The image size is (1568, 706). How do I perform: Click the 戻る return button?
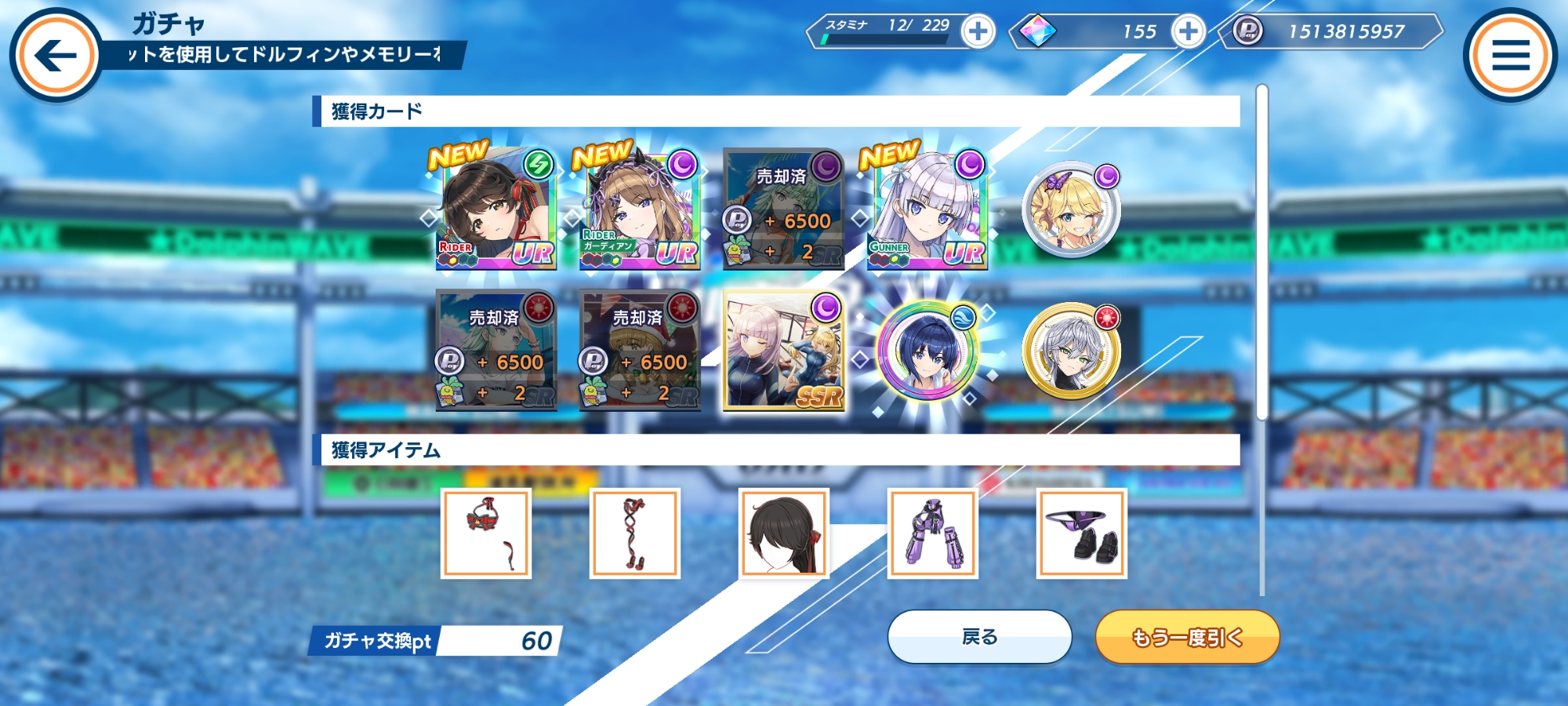pyautogui.click(x=979, y=637)
